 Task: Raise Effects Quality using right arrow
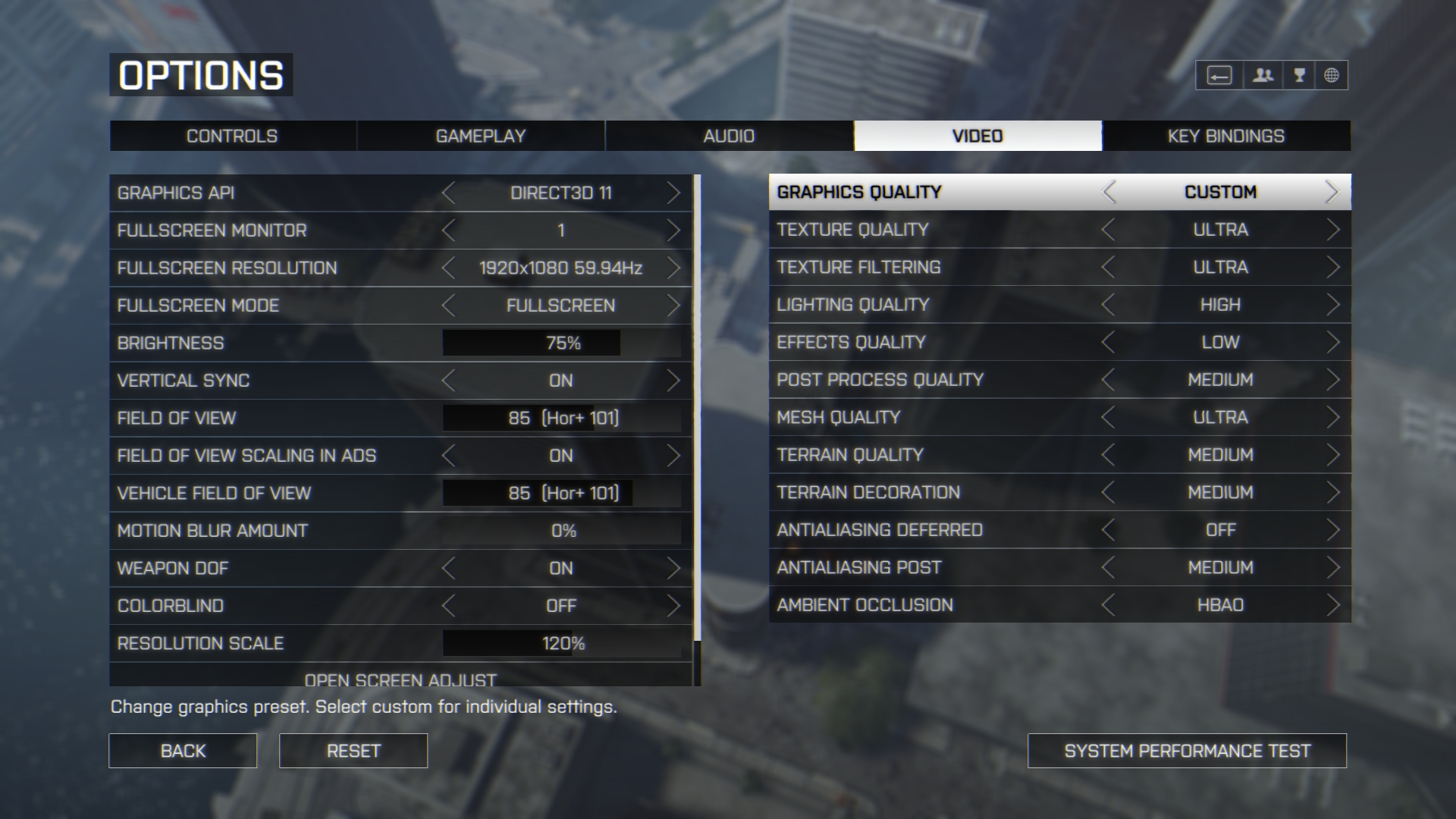(x=1332, y=343)
